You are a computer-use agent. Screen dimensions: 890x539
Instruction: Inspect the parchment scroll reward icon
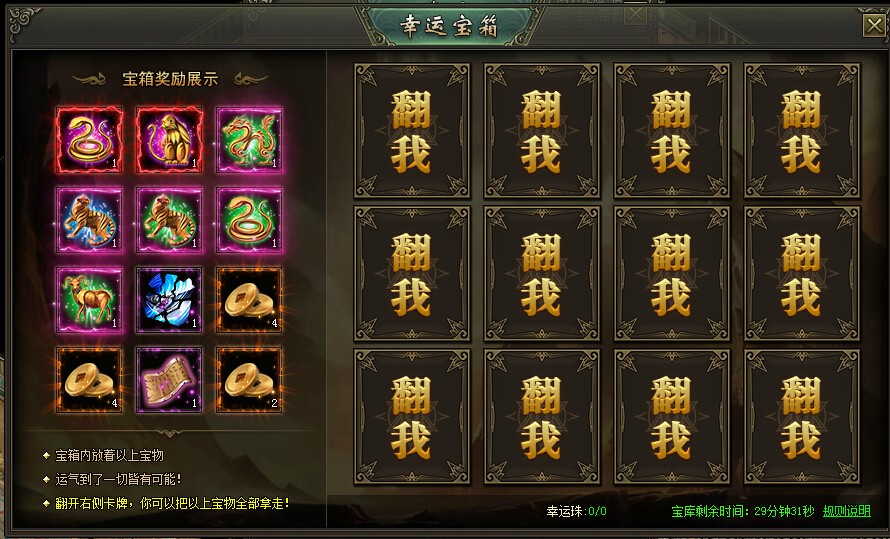click(170, 379)
